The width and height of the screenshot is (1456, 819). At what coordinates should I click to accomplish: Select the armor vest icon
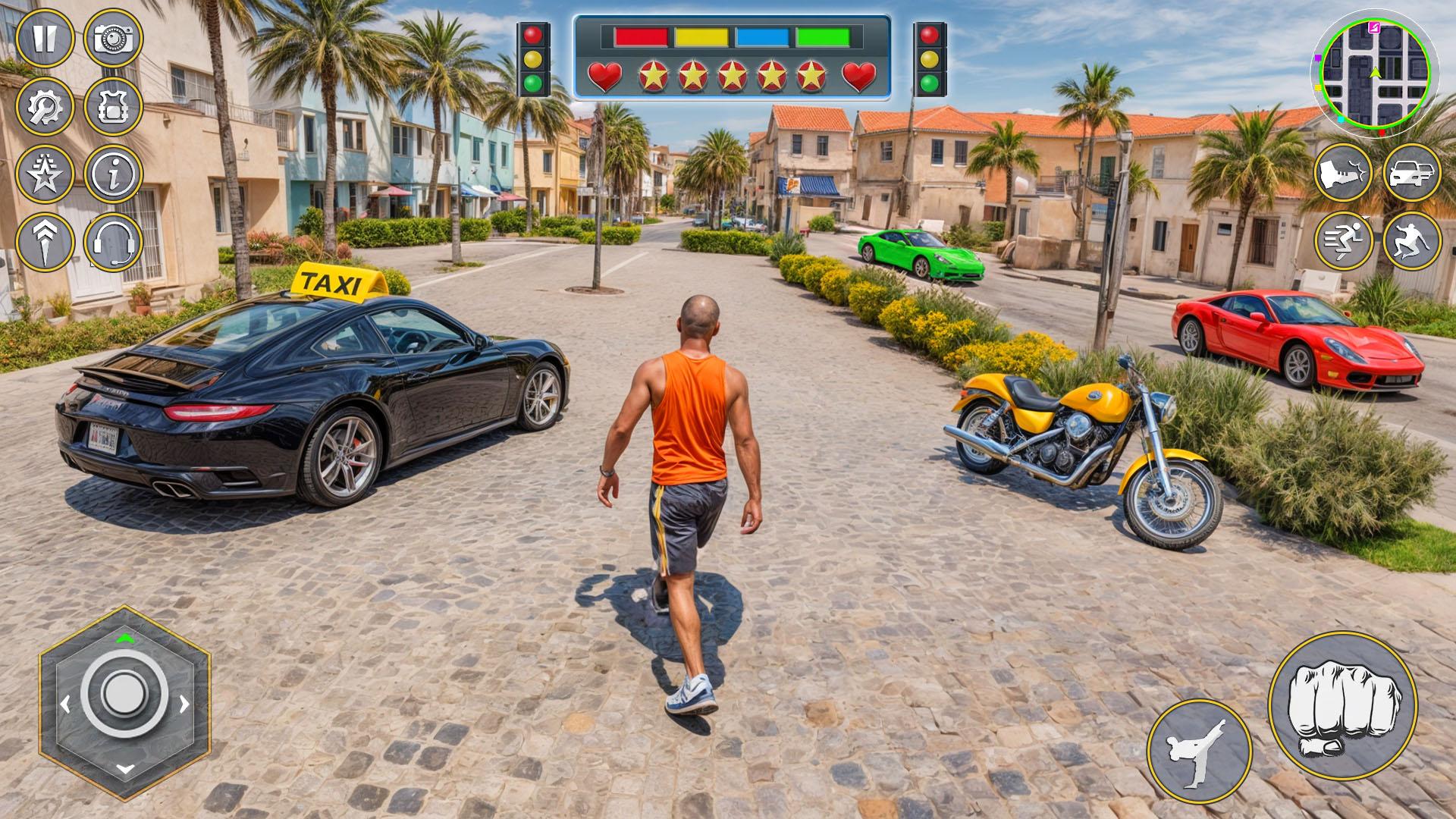(114, 107)
